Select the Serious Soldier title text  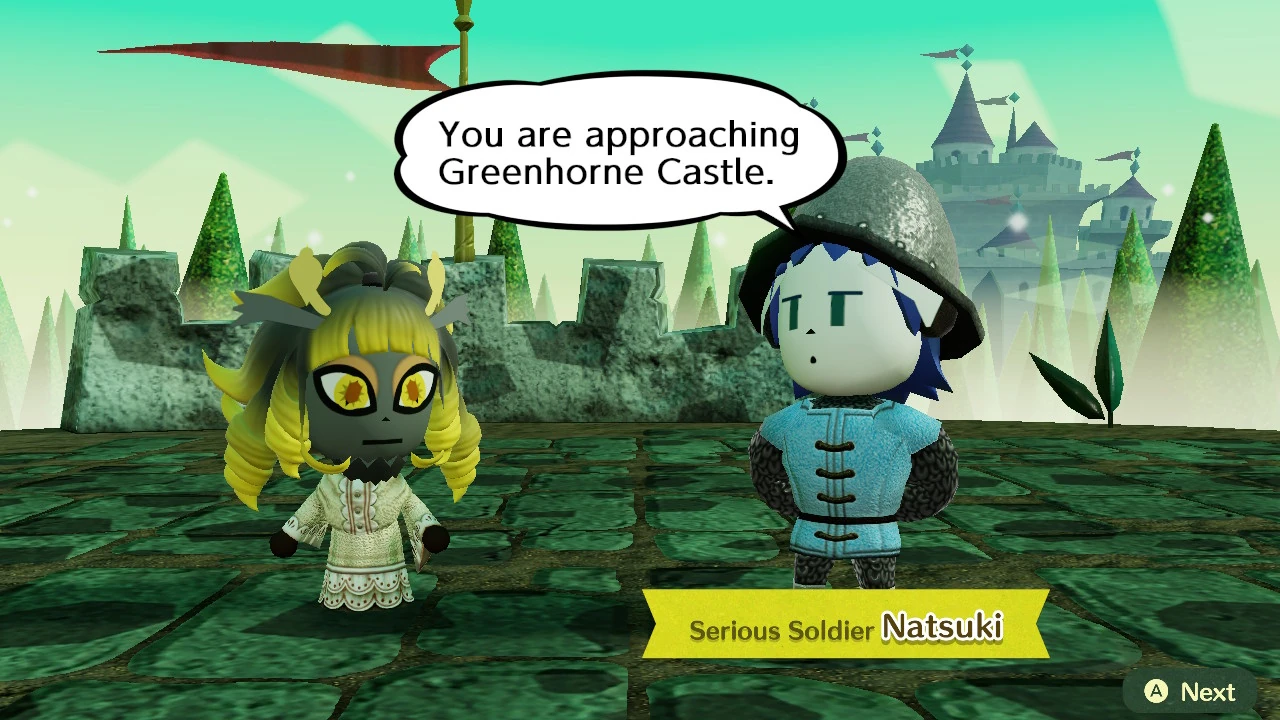[780, 630]
